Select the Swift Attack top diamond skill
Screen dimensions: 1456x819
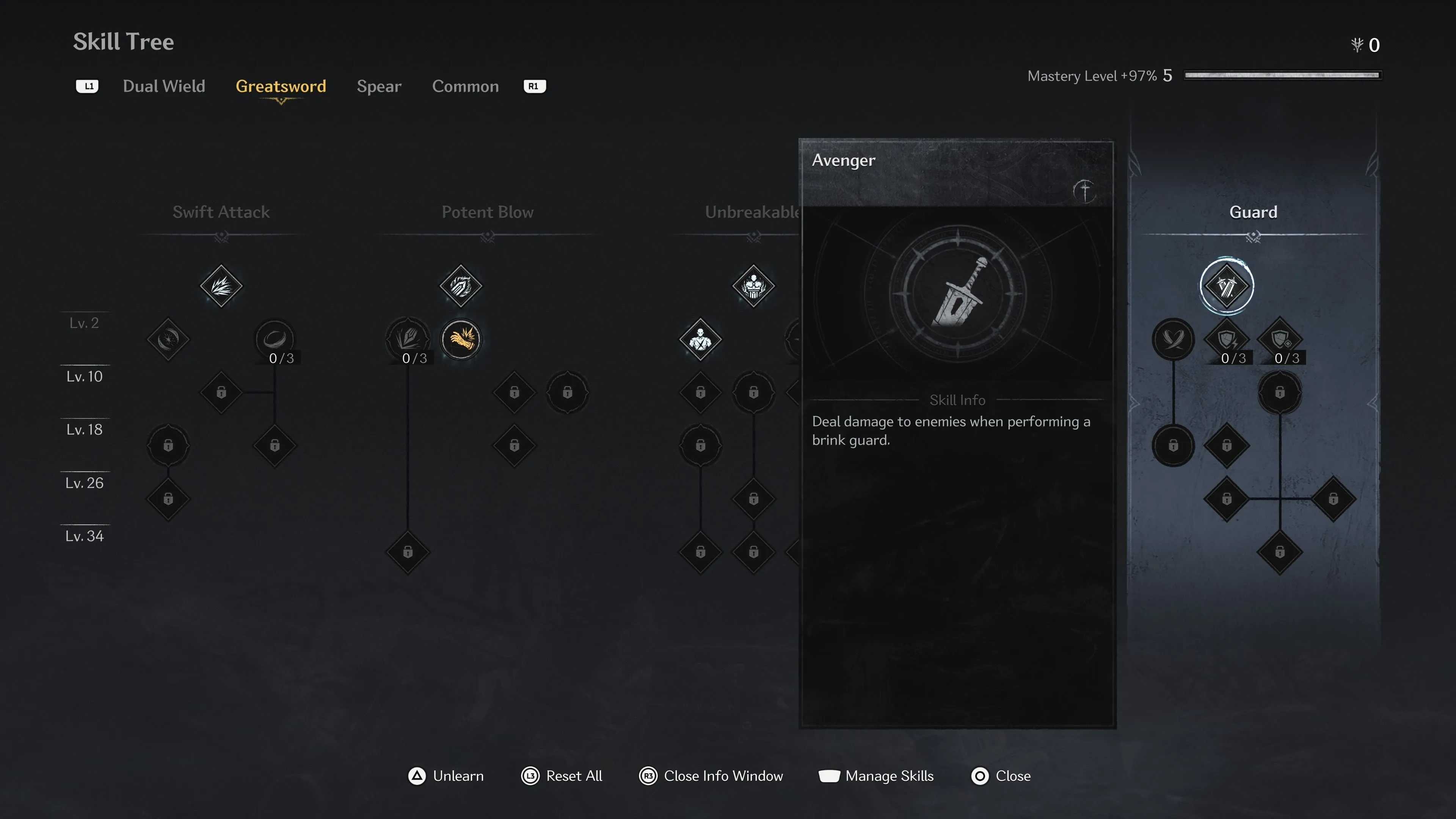[221, 286]
